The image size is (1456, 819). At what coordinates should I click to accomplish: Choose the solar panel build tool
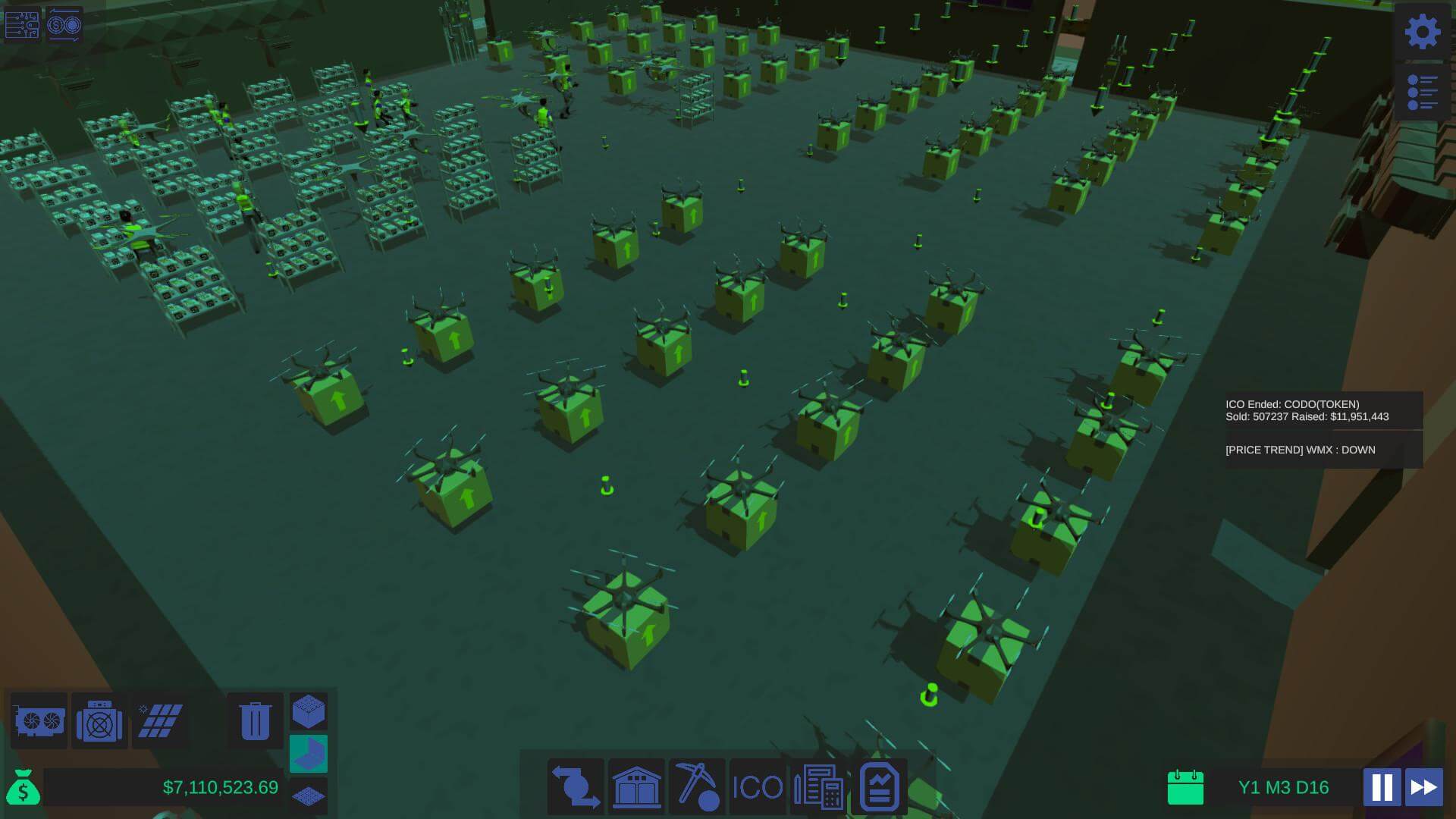tap(160, 720)
